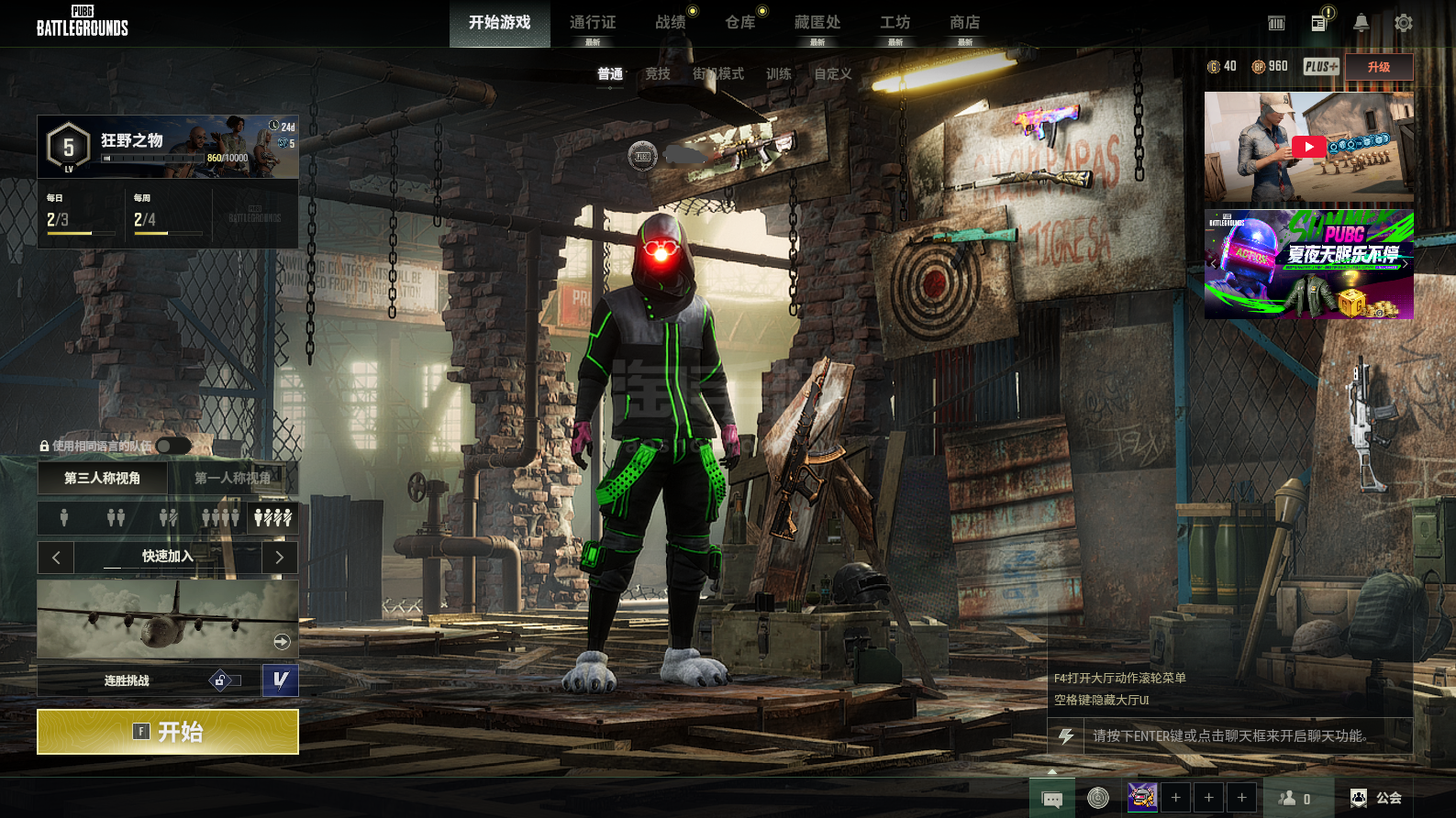1456x818 pixels.
Task: Open the cargo plane map selection thumbnail
Action: pyautogui.click(x=167, y=619)
